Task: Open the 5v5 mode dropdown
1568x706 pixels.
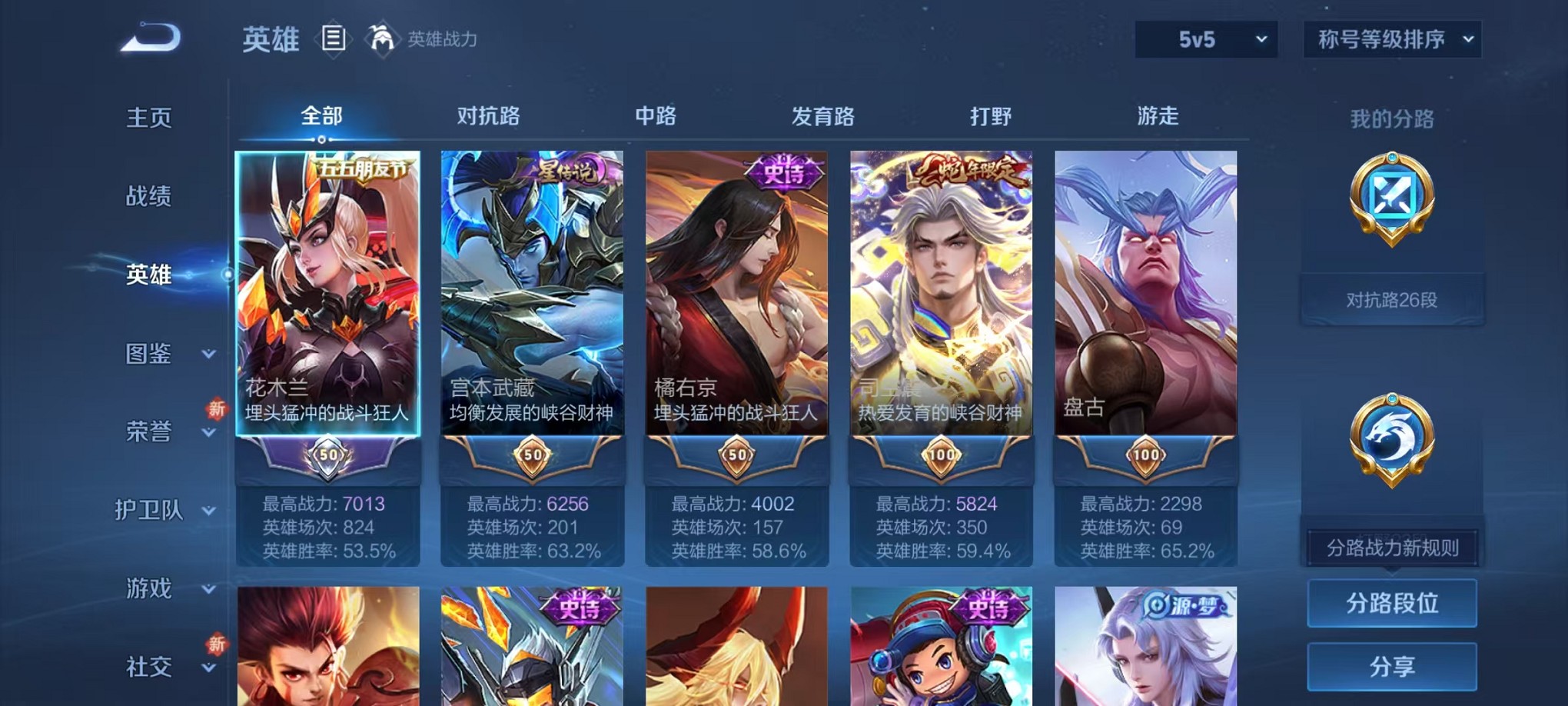Action: pos(1204,38)
